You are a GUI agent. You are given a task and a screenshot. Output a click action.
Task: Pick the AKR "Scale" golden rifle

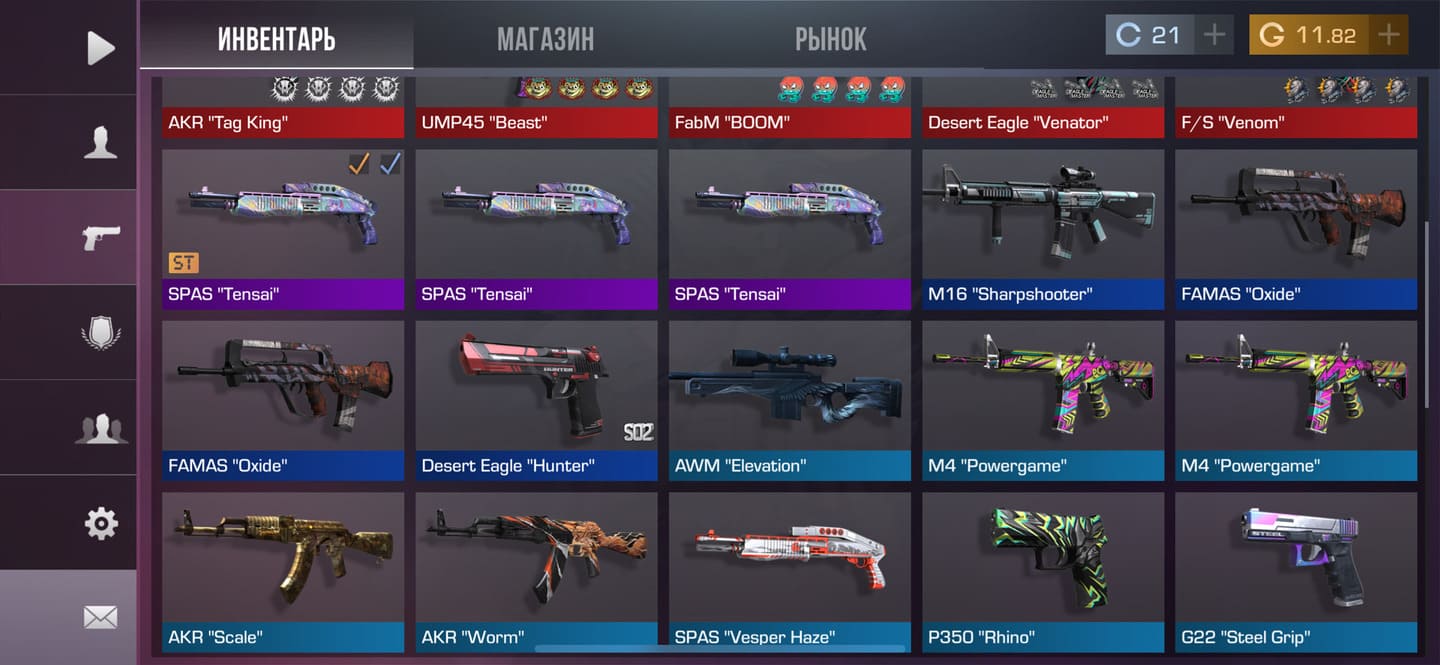pos(283,570)
